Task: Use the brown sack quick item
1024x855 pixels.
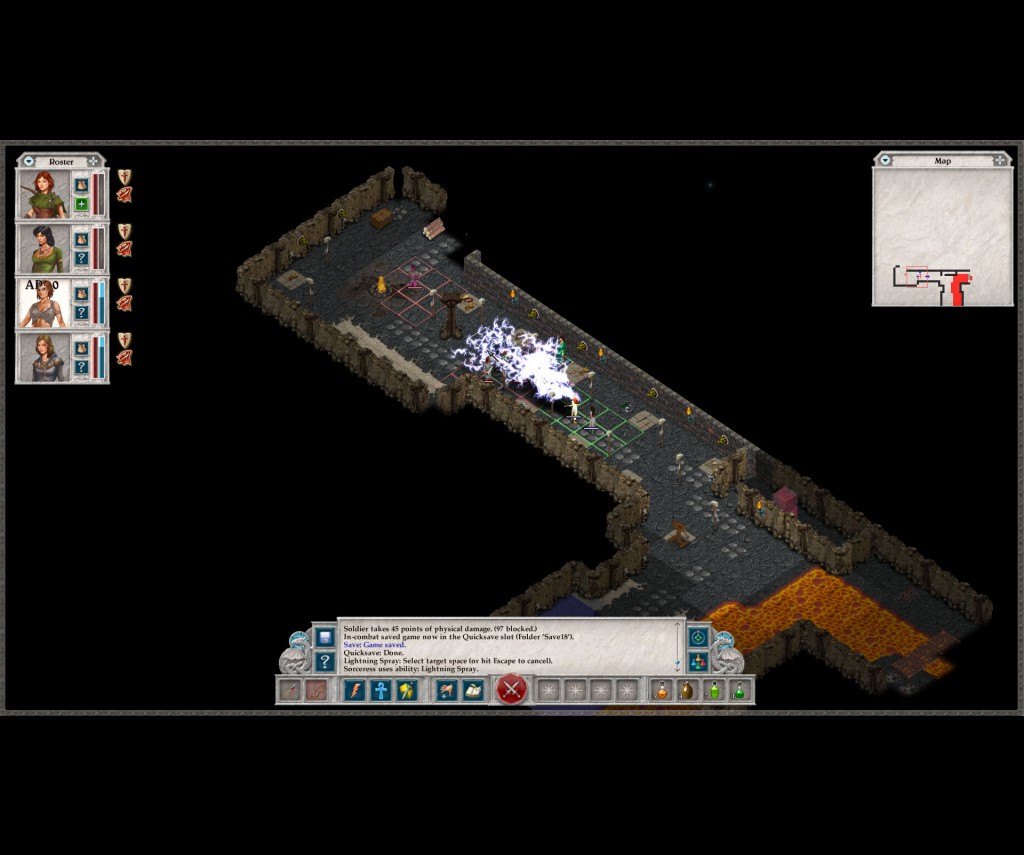Action: [x=687, y=690]
